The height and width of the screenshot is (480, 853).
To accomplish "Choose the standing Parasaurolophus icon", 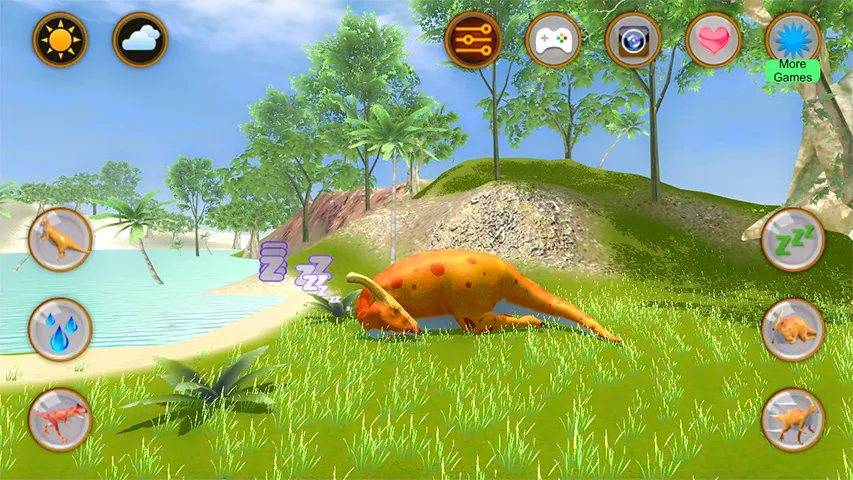I will coord(793,419).
